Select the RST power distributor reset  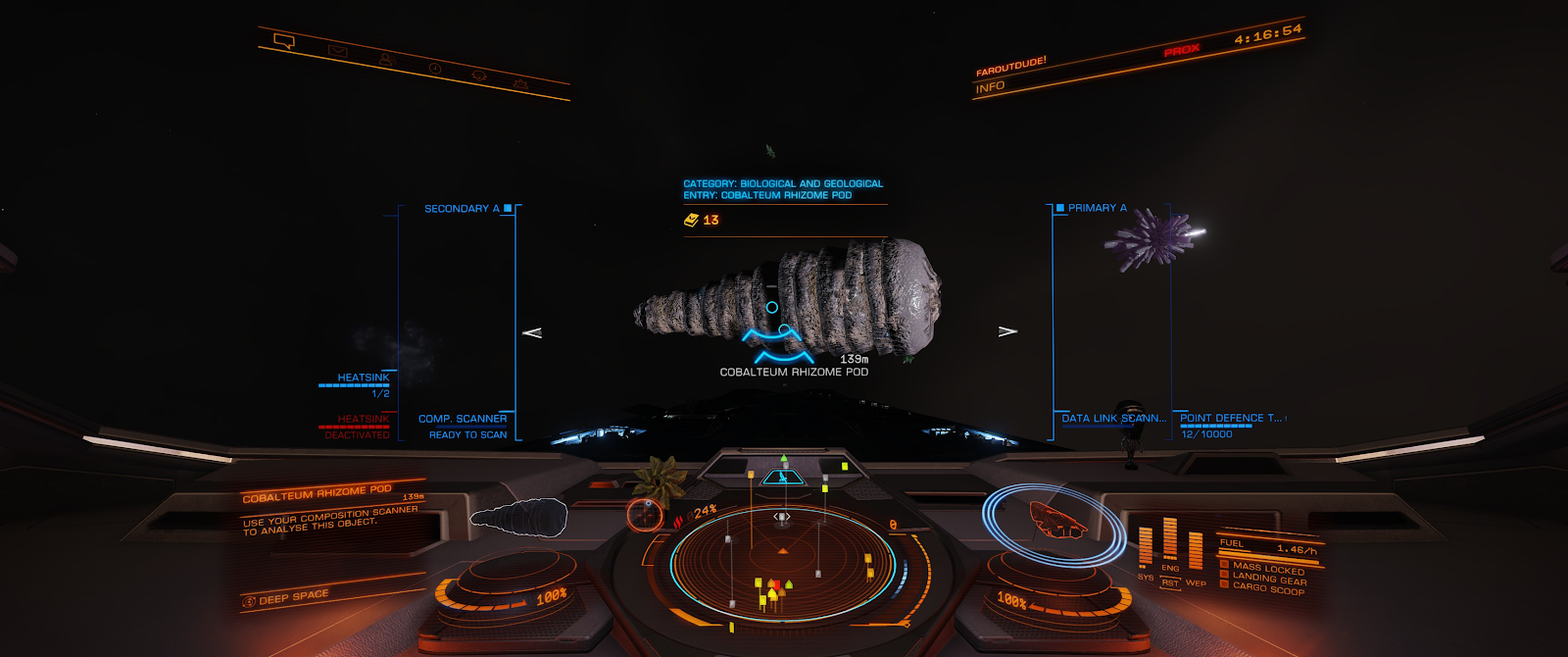(x=1170, y=582)
